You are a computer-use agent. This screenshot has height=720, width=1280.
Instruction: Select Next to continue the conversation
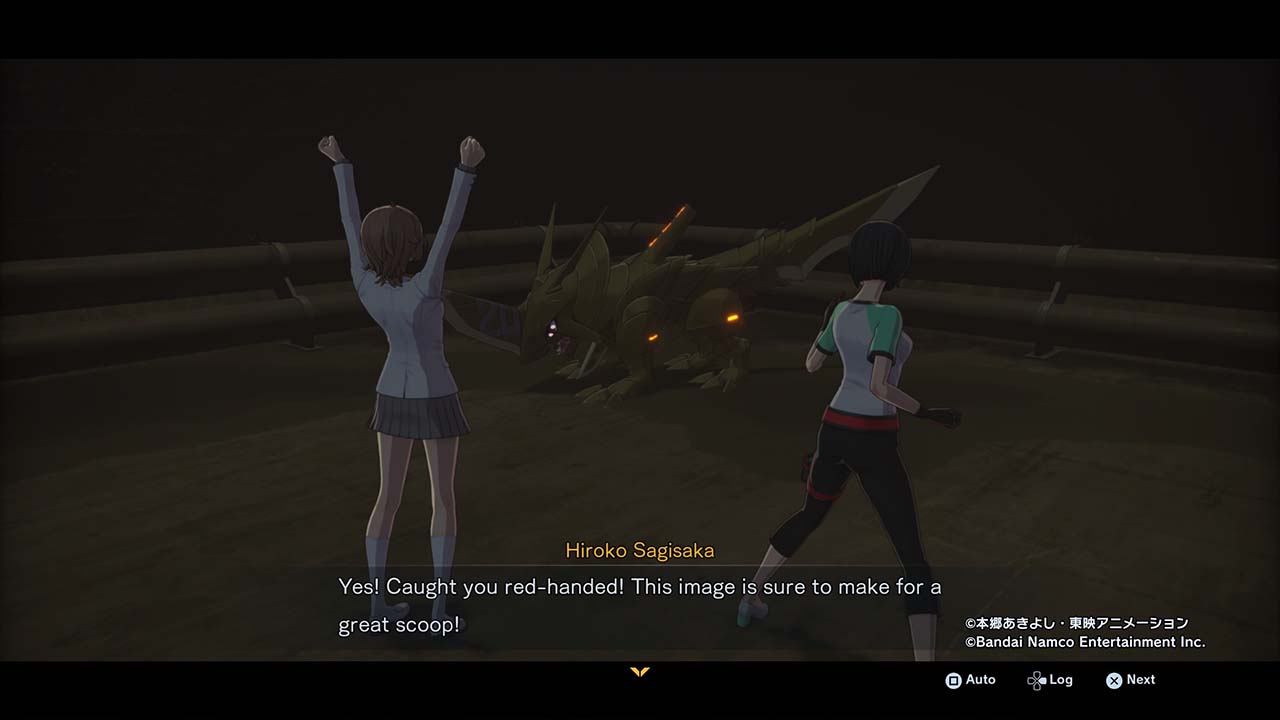tap(1130, 680)
